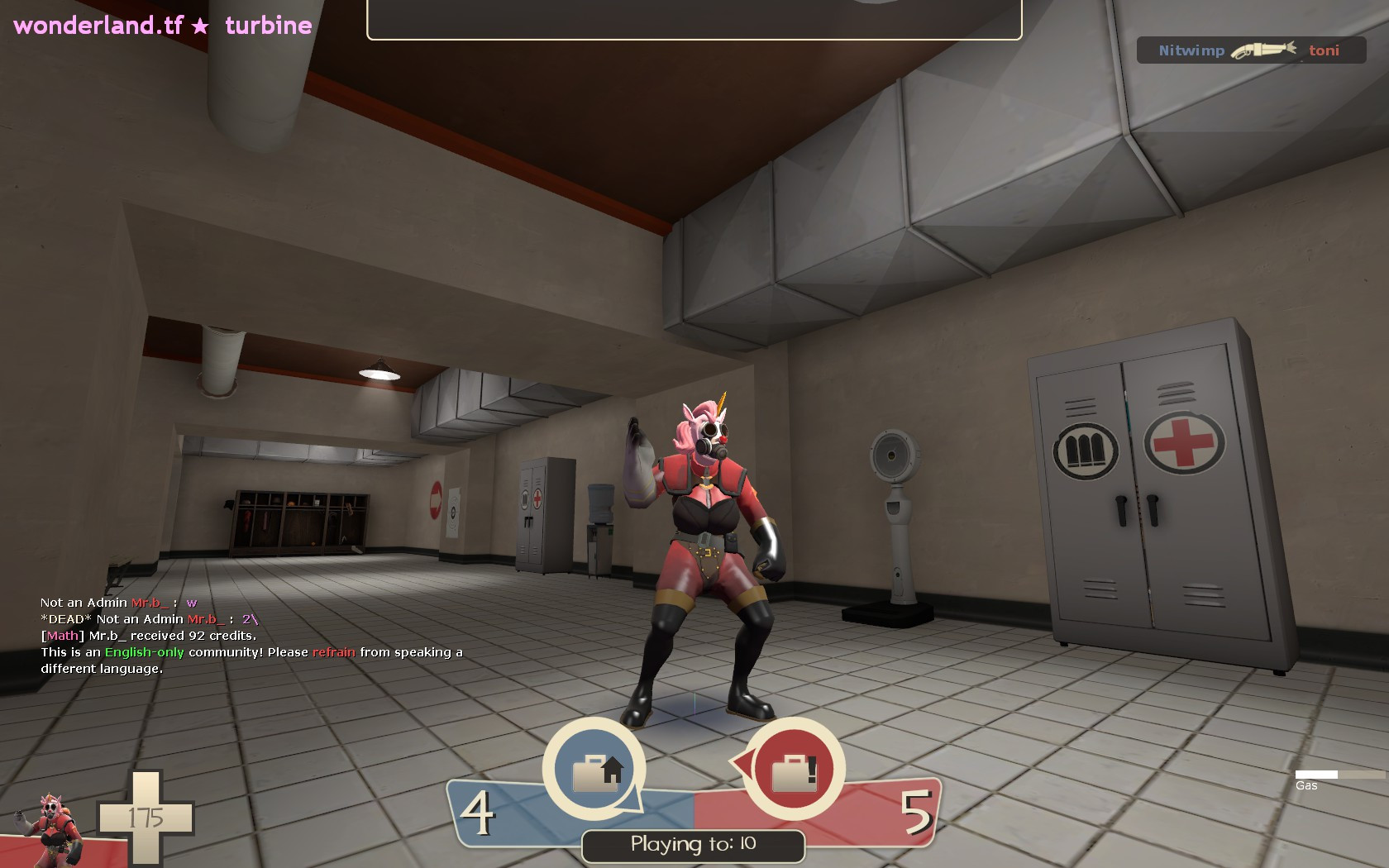Click Nitwimp in the kill feed
Viewport: 1389px width, 868px height.
1191,50
